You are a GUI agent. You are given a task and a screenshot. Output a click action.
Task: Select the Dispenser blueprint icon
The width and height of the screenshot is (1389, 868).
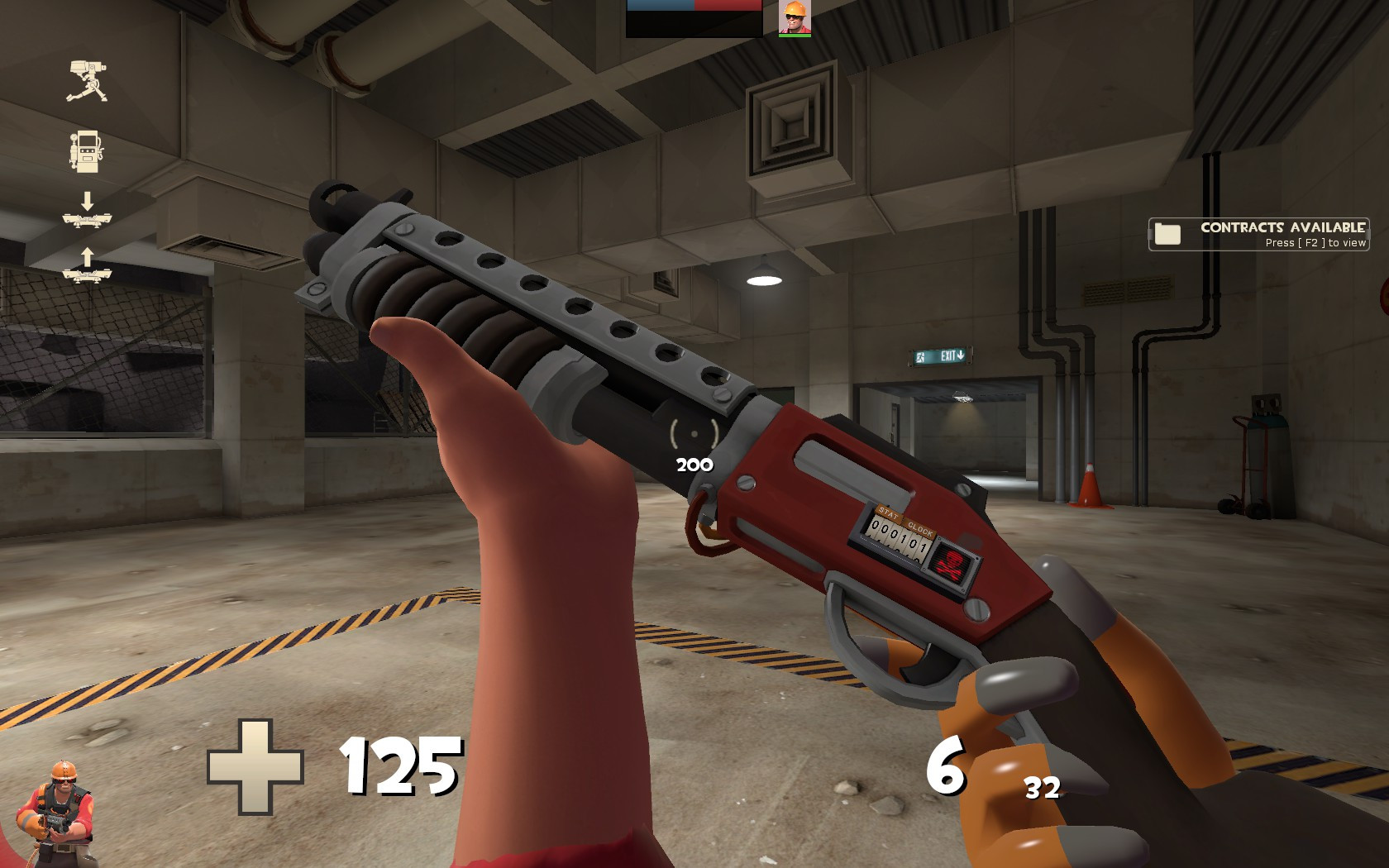pos(87,151)
